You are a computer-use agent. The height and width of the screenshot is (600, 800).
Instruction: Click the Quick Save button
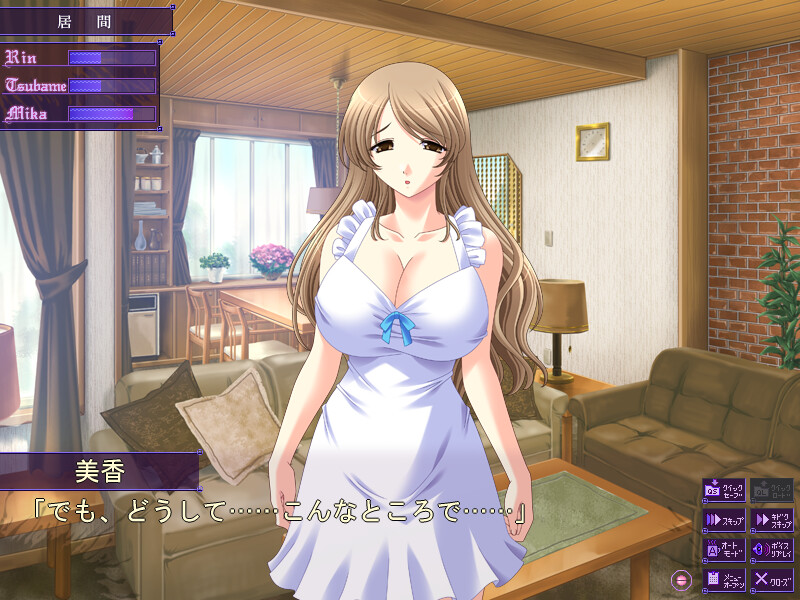724,490
